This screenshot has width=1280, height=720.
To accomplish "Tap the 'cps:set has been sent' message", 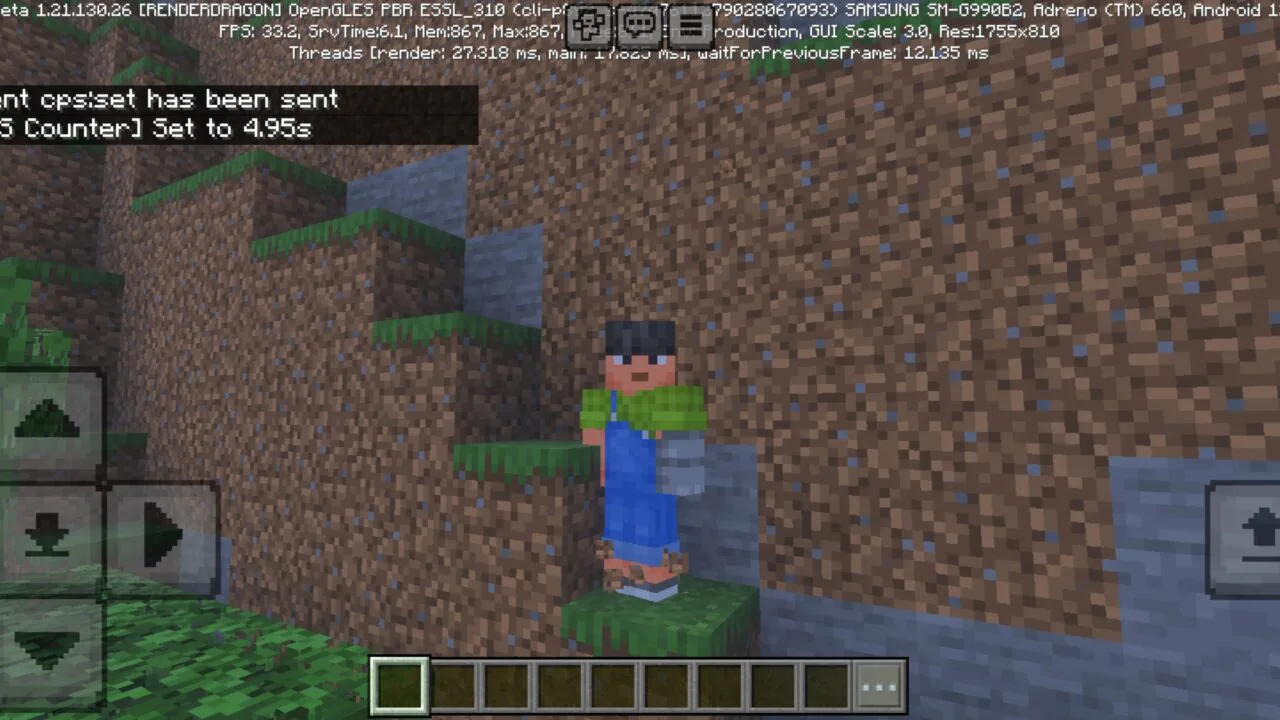I will (x=170, y=99).
